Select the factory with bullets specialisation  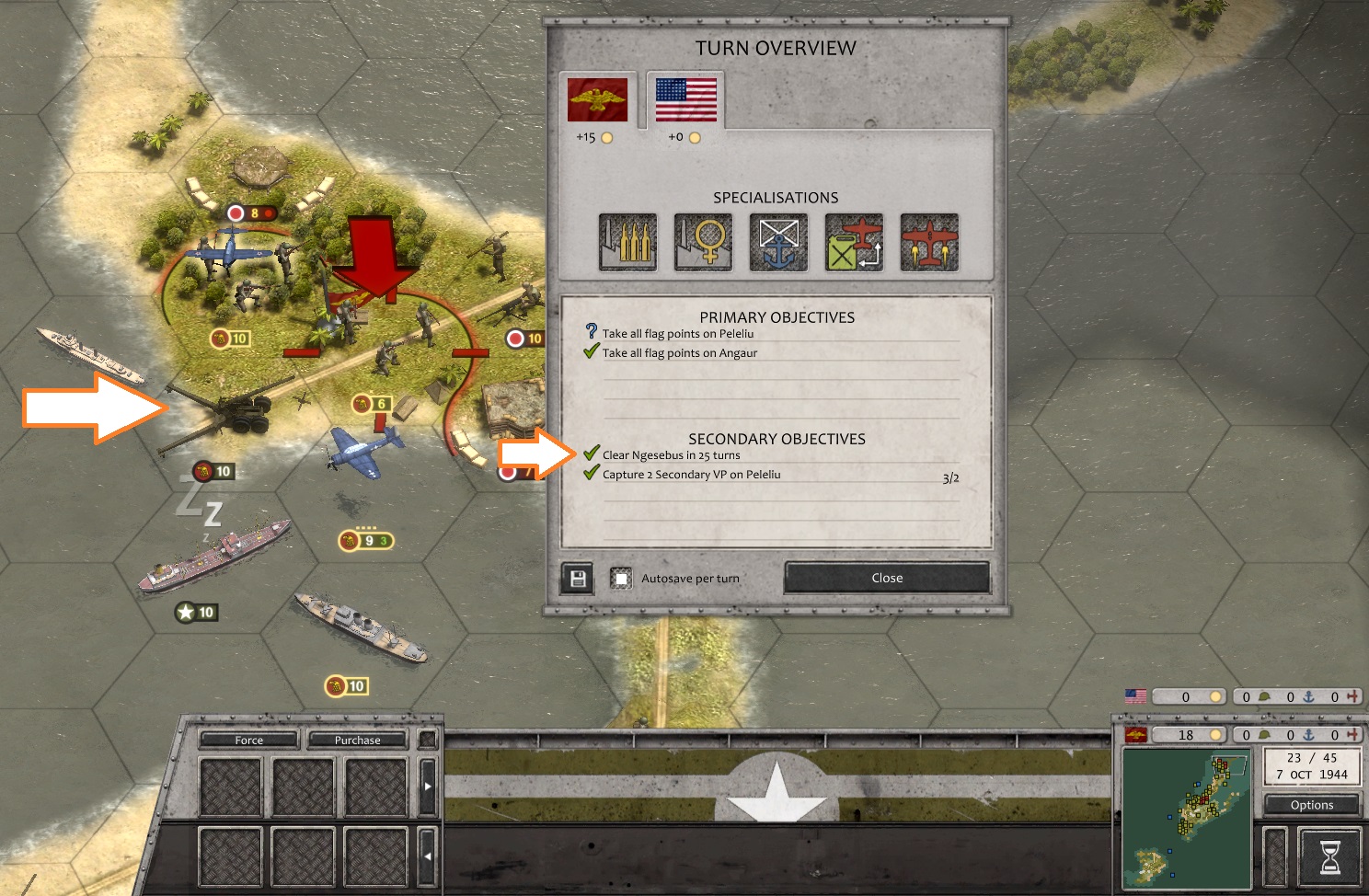pyautogui.click(x=627, y=243)
